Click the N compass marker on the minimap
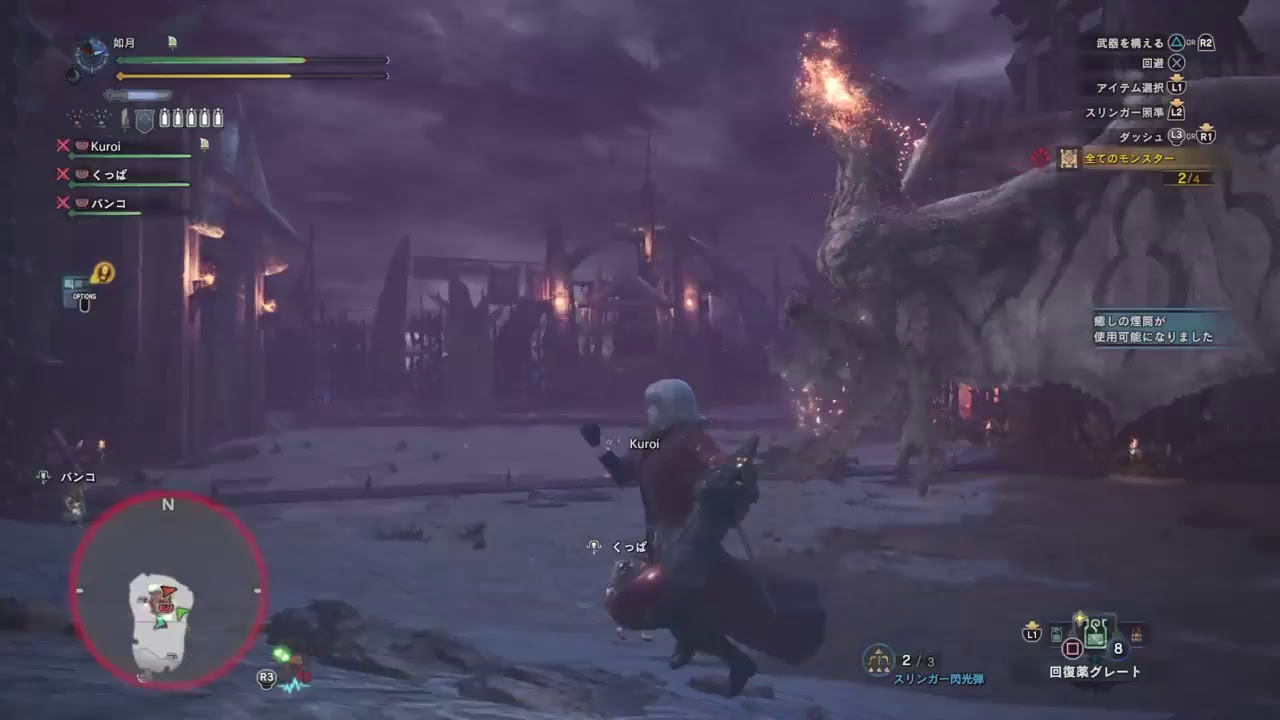 [x=167, y=505]
